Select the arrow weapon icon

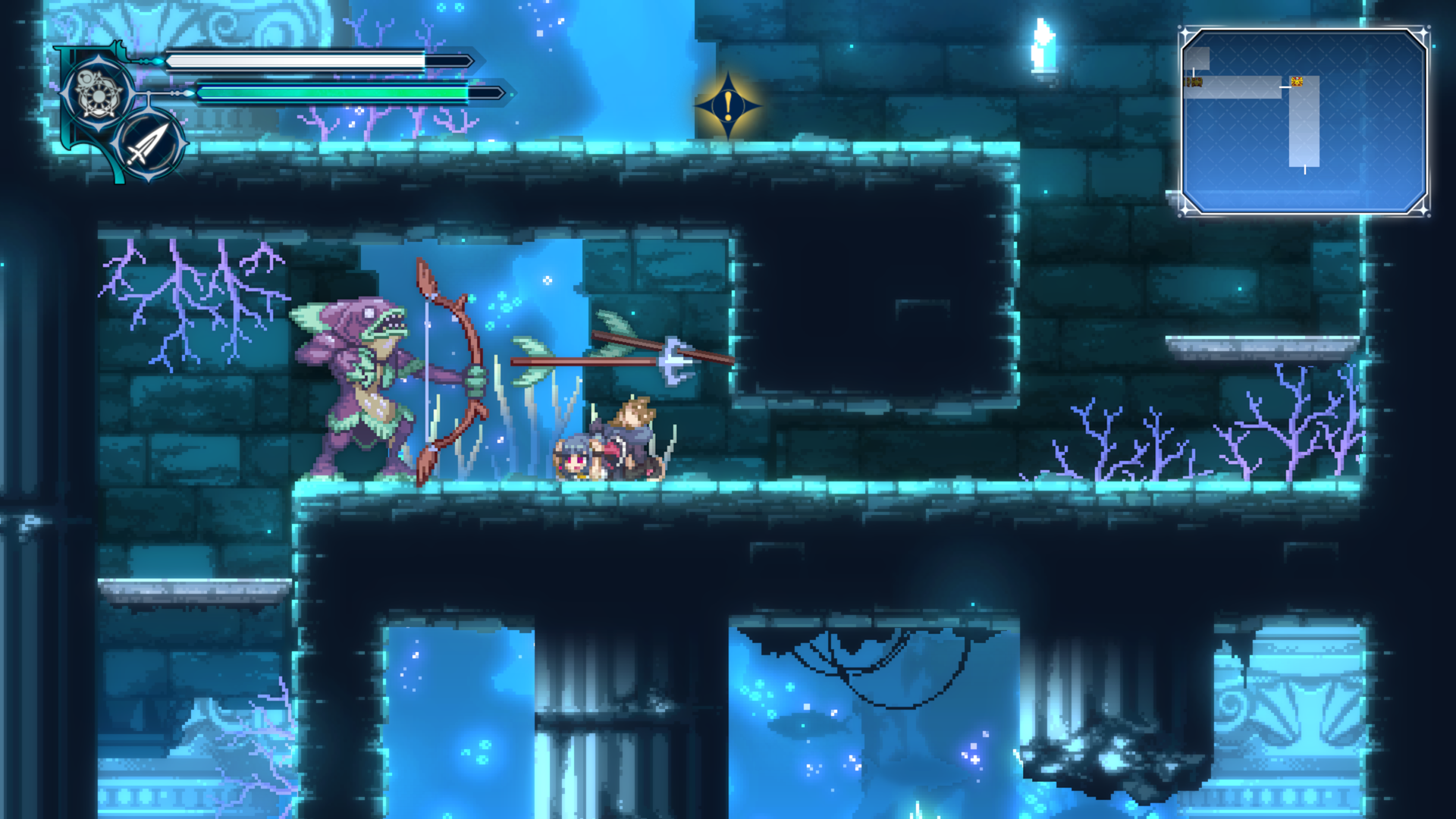149,144
